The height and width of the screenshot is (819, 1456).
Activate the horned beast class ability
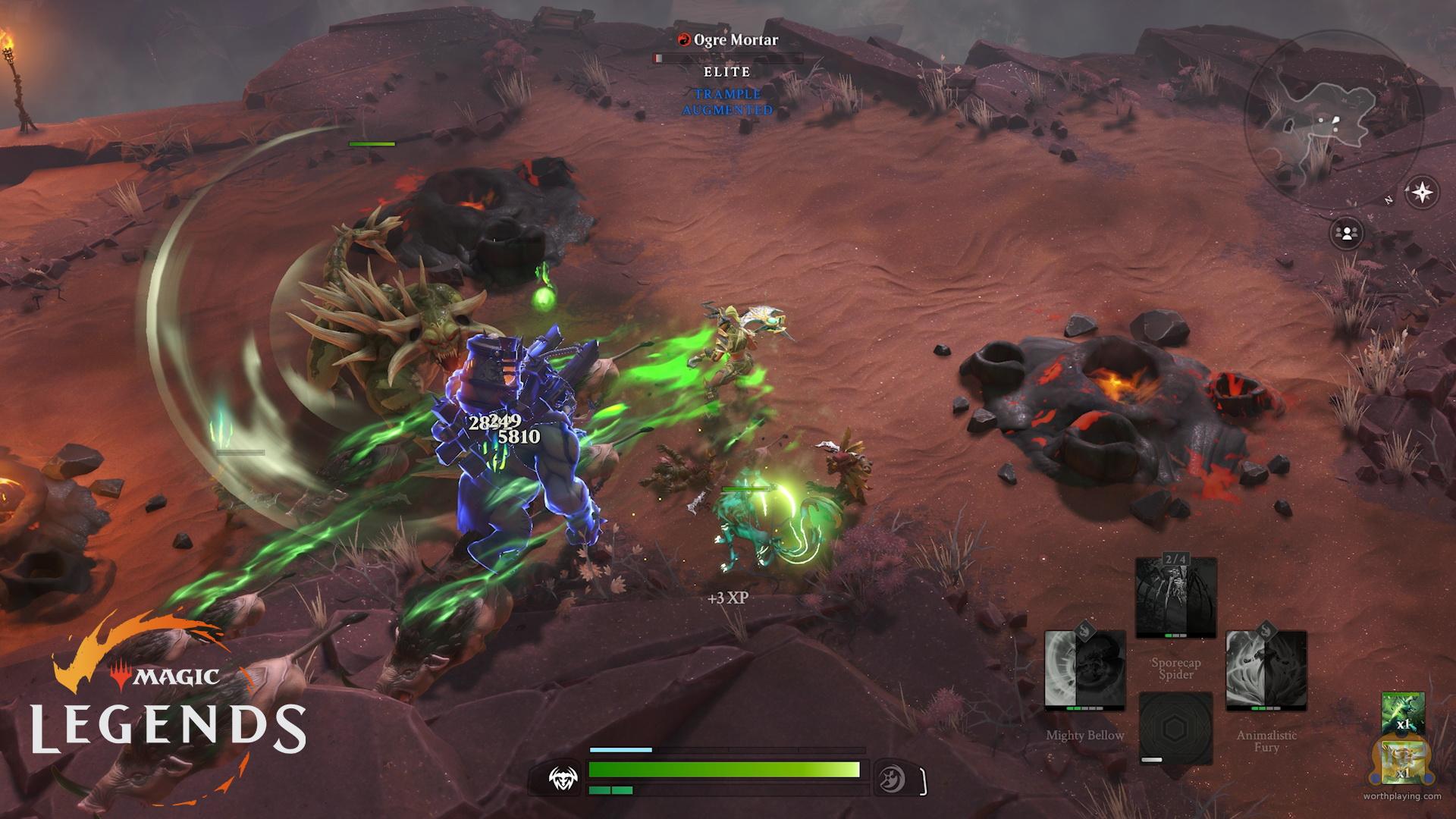click(x=564, y=778)
